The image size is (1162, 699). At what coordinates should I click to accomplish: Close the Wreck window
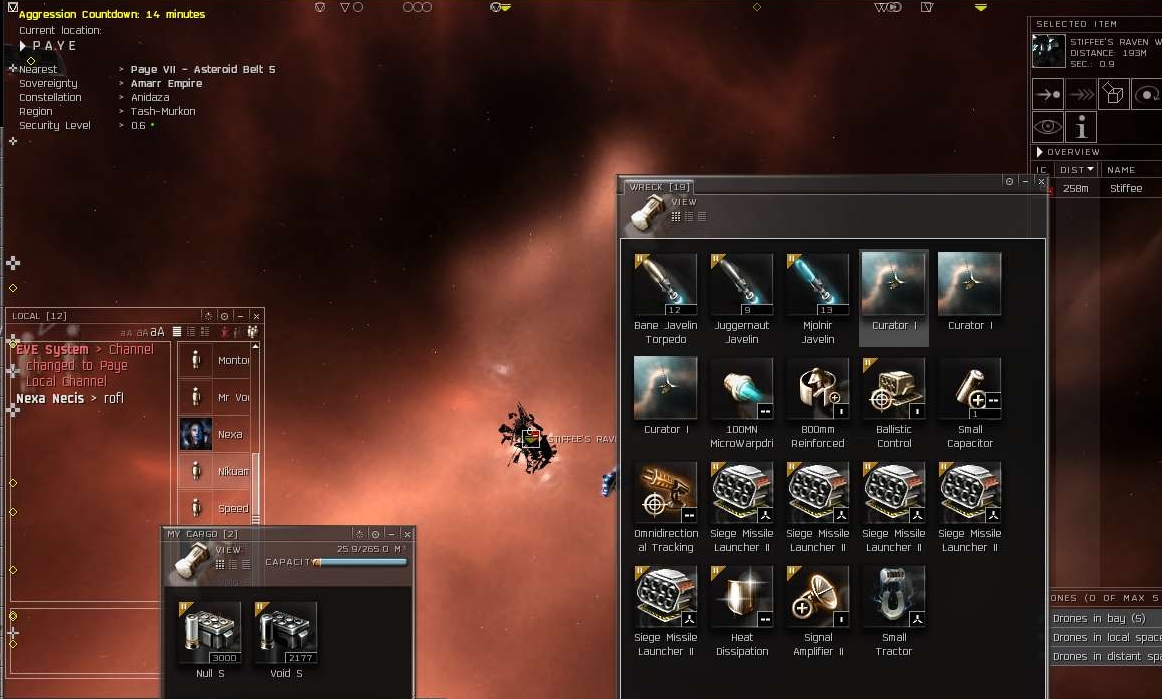pos(1041,182)
